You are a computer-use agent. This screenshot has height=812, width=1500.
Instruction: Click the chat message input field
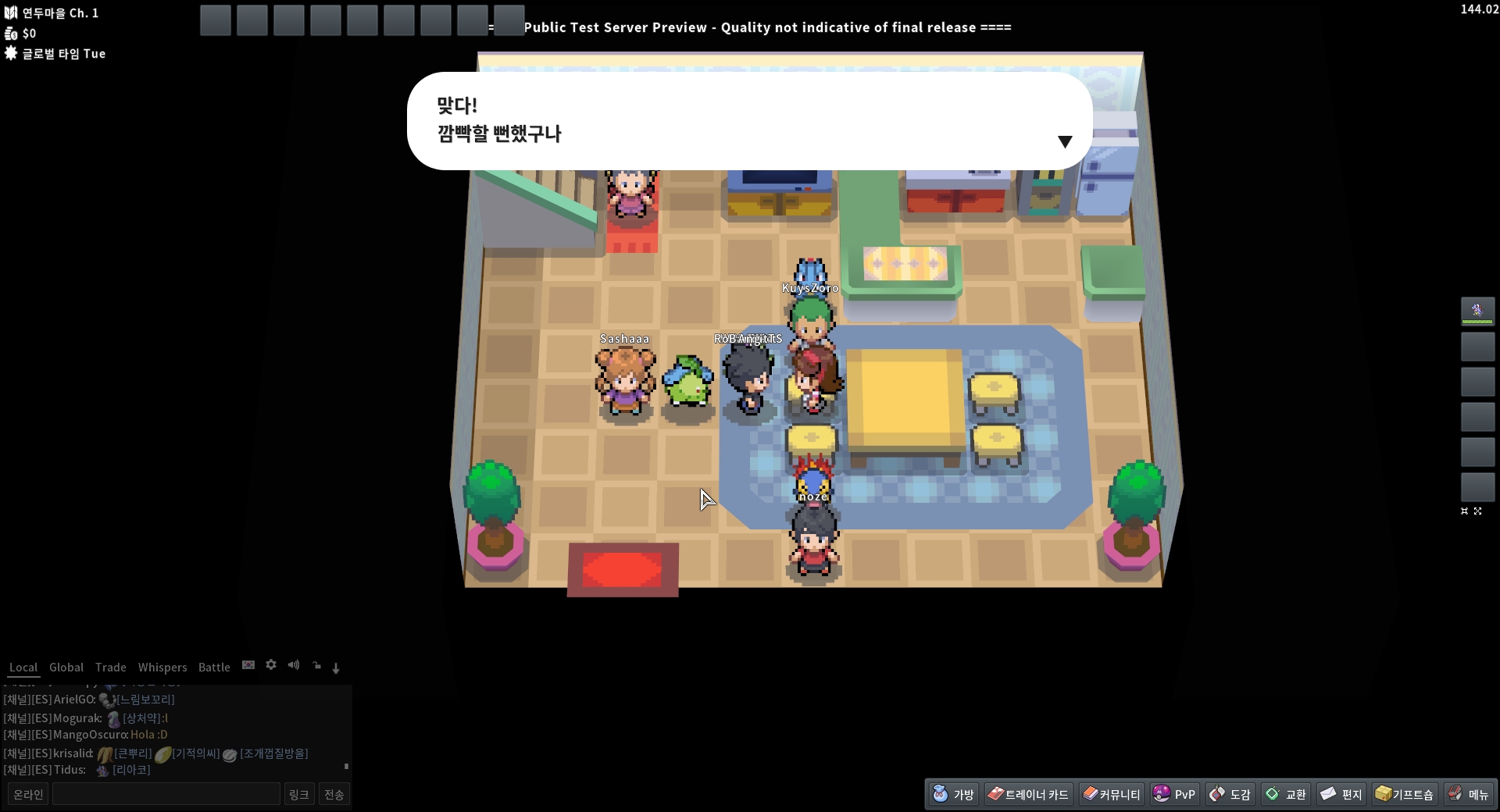coord(166,794)
